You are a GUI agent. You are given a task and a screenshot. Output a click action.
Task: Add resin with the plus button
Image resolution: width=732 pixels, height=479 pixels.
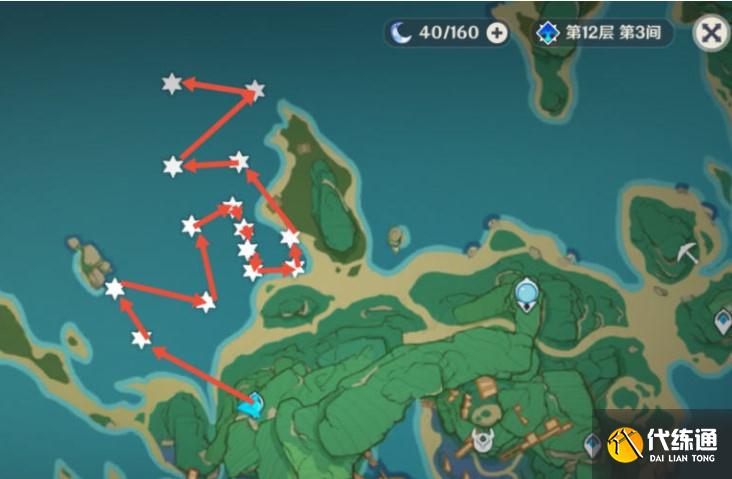tap(497, 33)
